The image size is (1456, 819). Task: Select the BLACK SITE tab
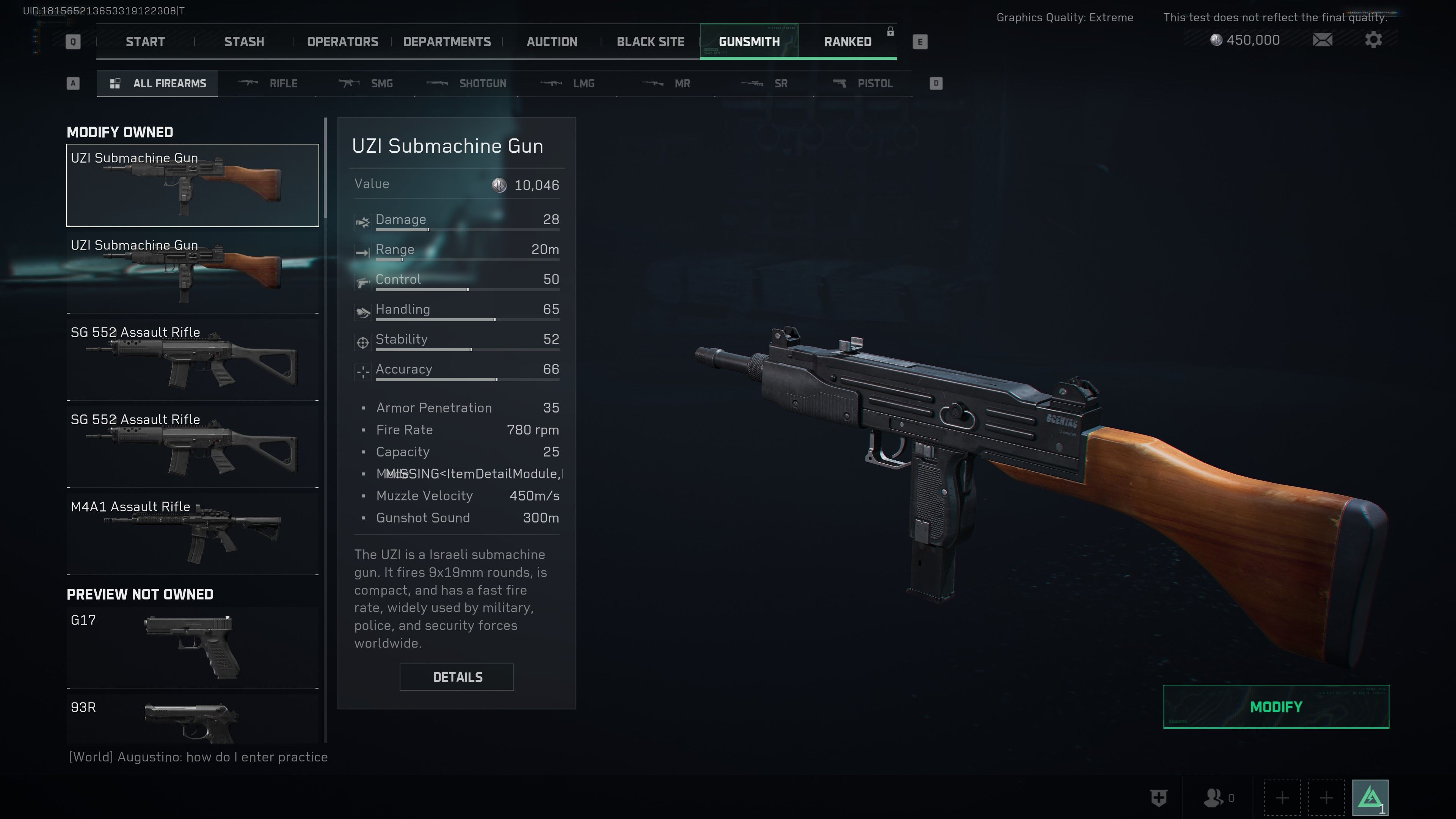[650, 42]
